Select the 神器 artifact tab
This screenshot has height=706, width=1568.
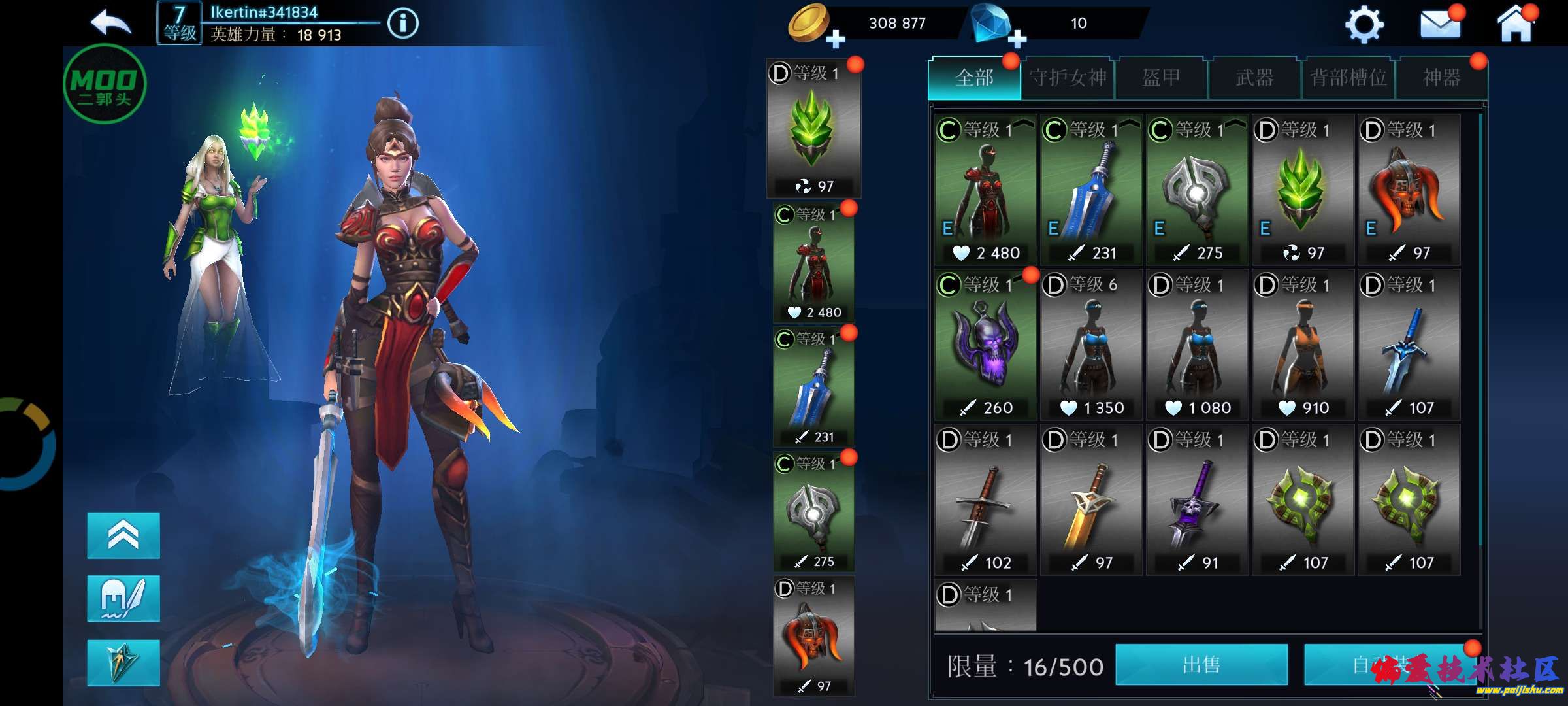click(x=1441, y=78)
